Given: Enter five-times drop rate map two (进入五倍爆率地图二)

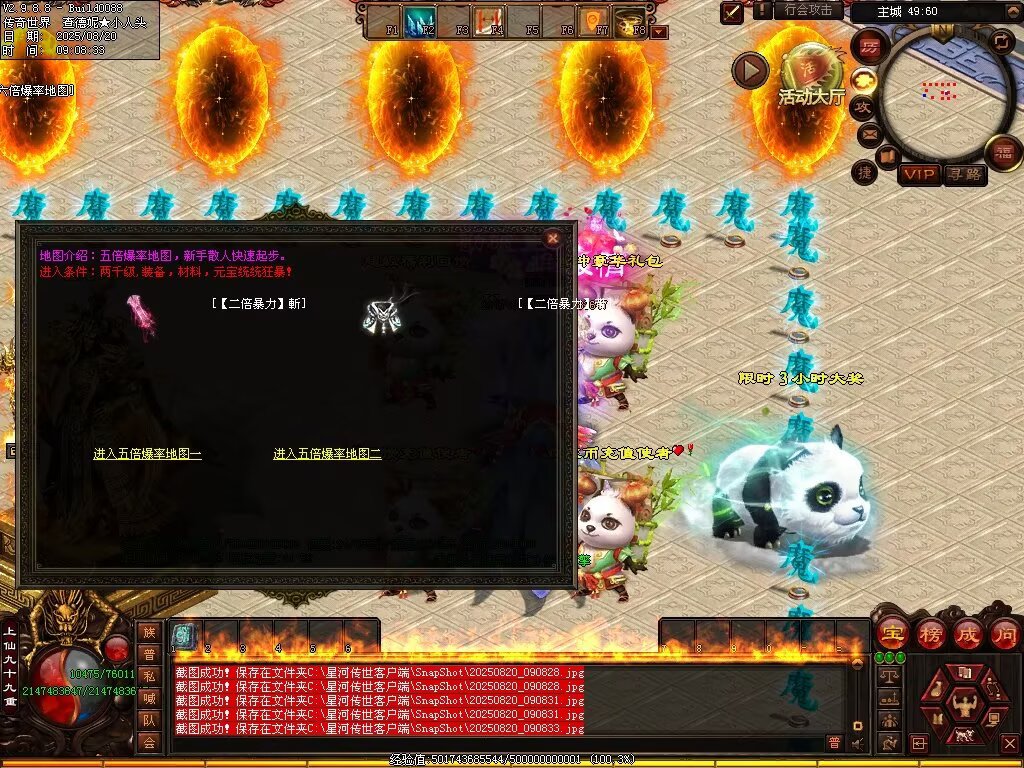Looking at the screenshot, I should click(327, 454).
